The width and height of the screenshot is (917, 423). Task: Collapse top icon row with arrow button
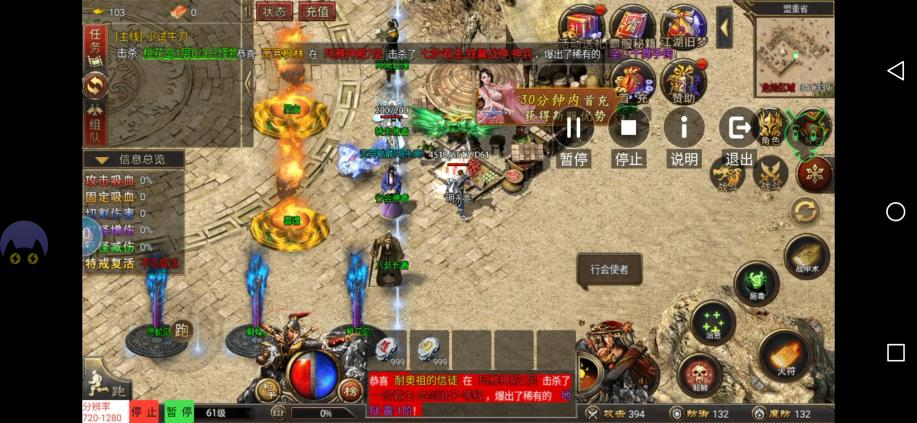[724, 27]
